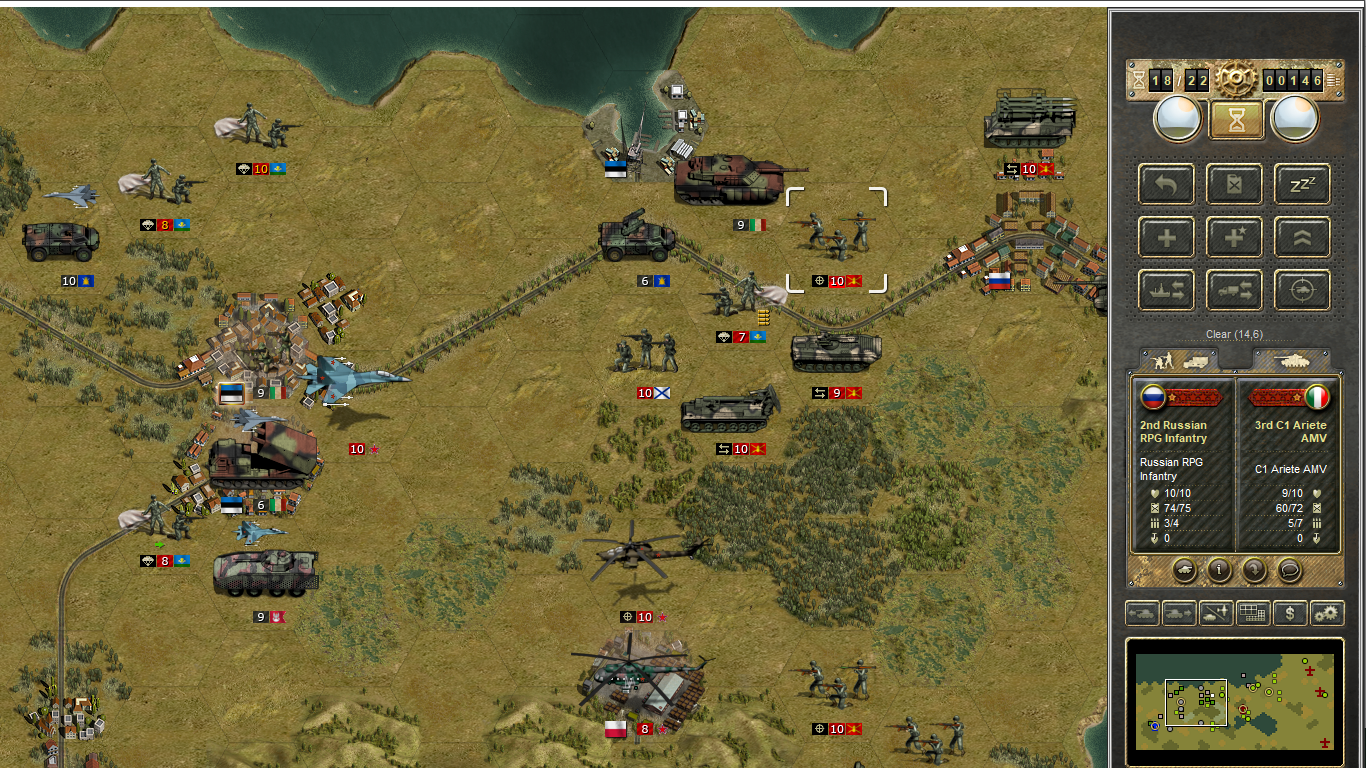
Task: Apply elite replacements with the plus-star button
Action: [1236, 238]
